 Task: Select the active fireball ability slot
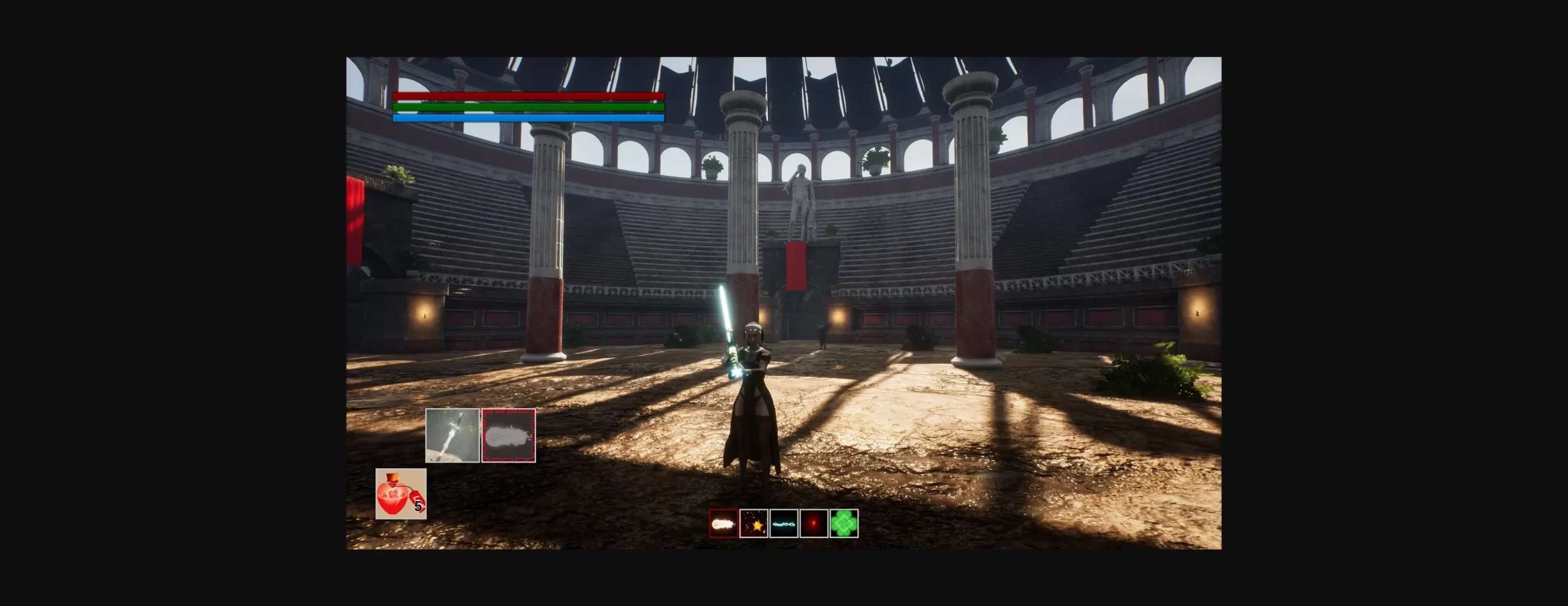[x=509, y=435]
